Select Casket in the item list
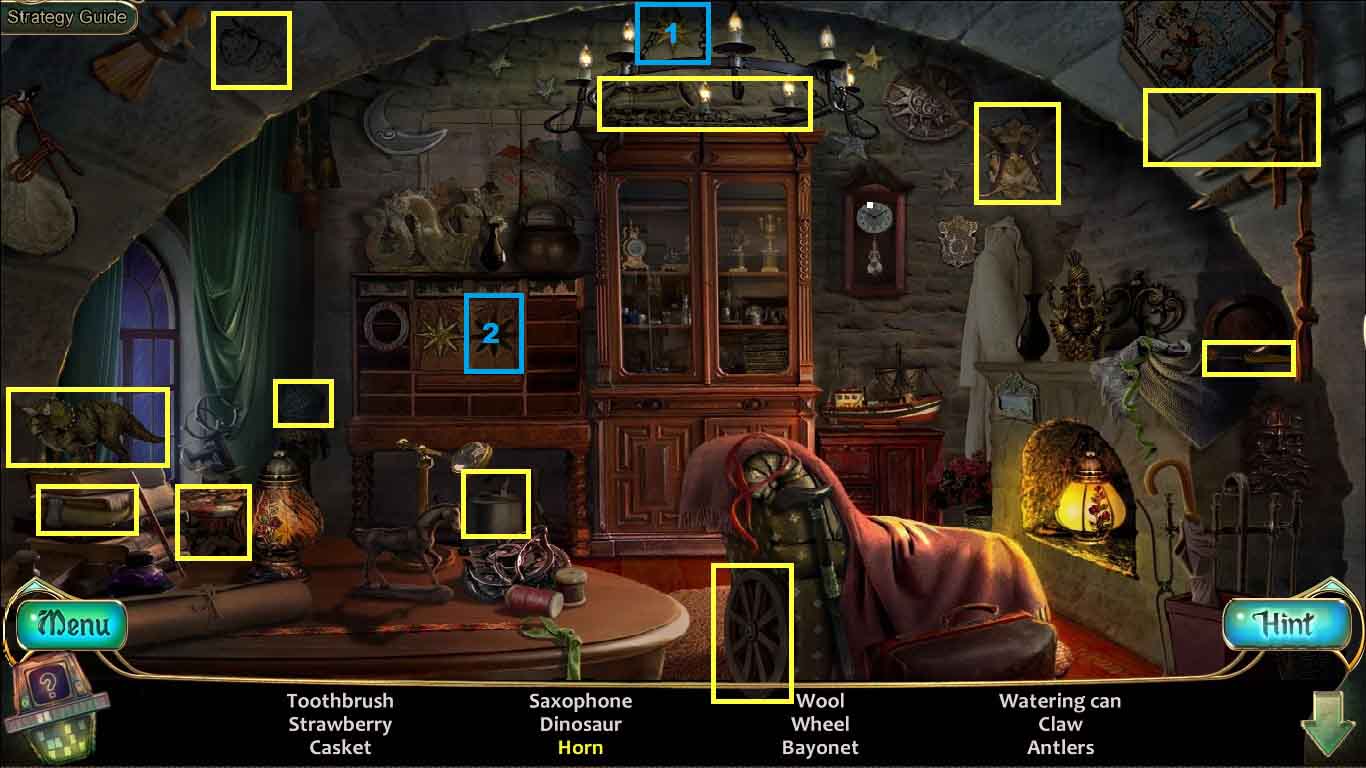 [x=340, y=747]
